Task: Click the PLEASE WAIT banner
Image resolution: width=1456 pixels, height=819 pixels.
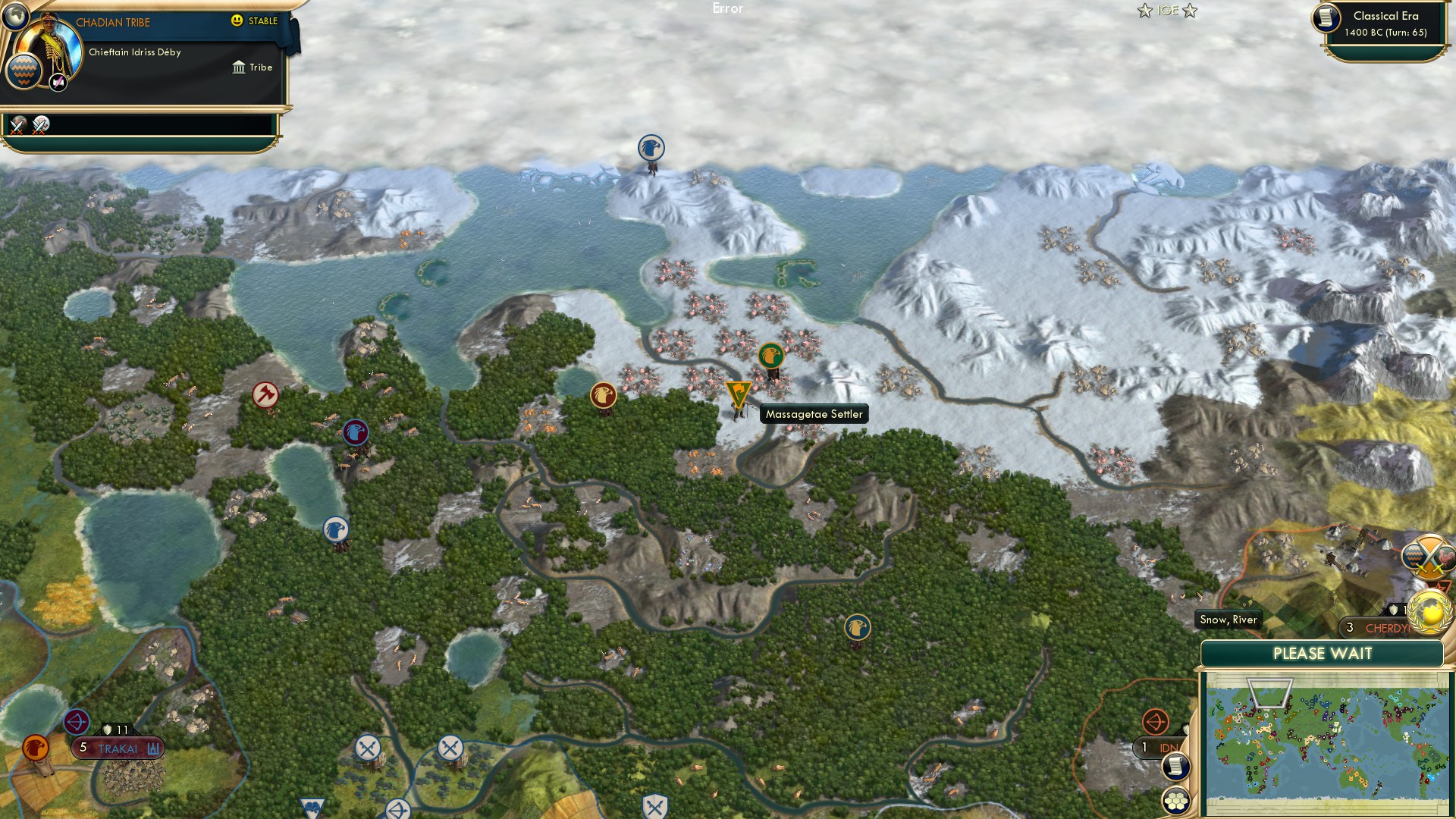Action: tap(1323, 653)
